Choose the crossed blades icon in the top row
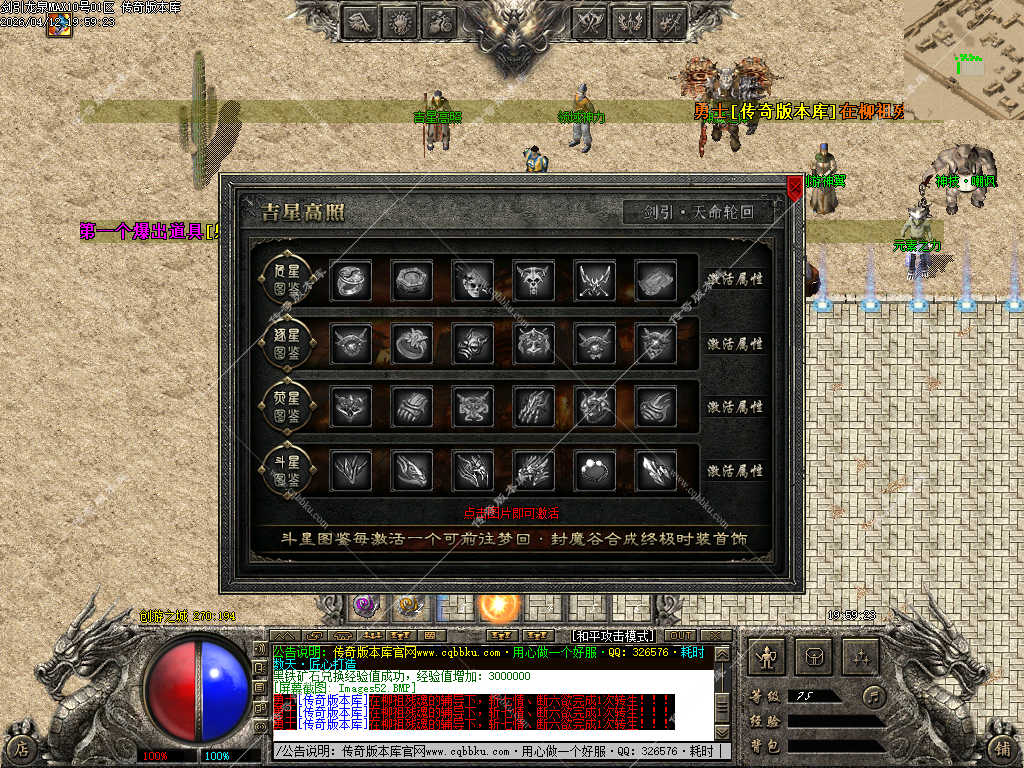The height and width of the screenshot is (768, 1024). (x=594, y=280)
